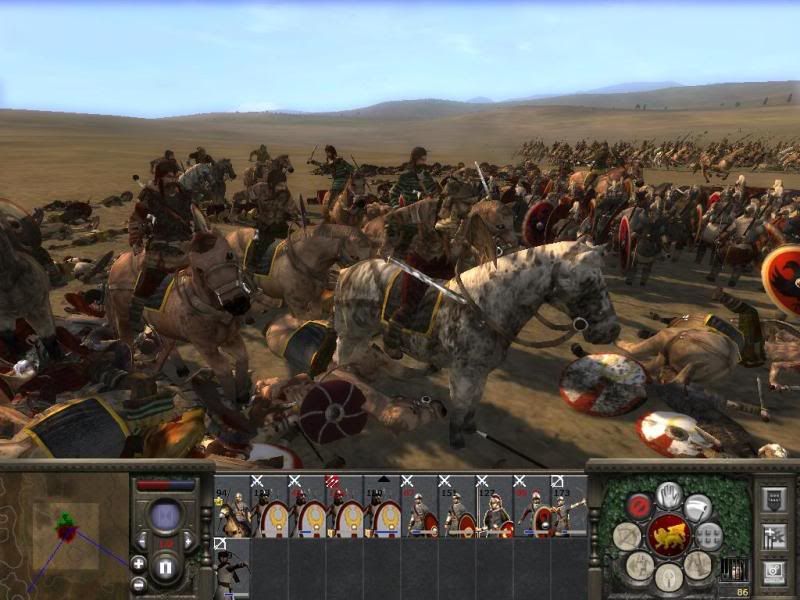
Task: Click the portcullis gate icon
Action: click(733, 569)
